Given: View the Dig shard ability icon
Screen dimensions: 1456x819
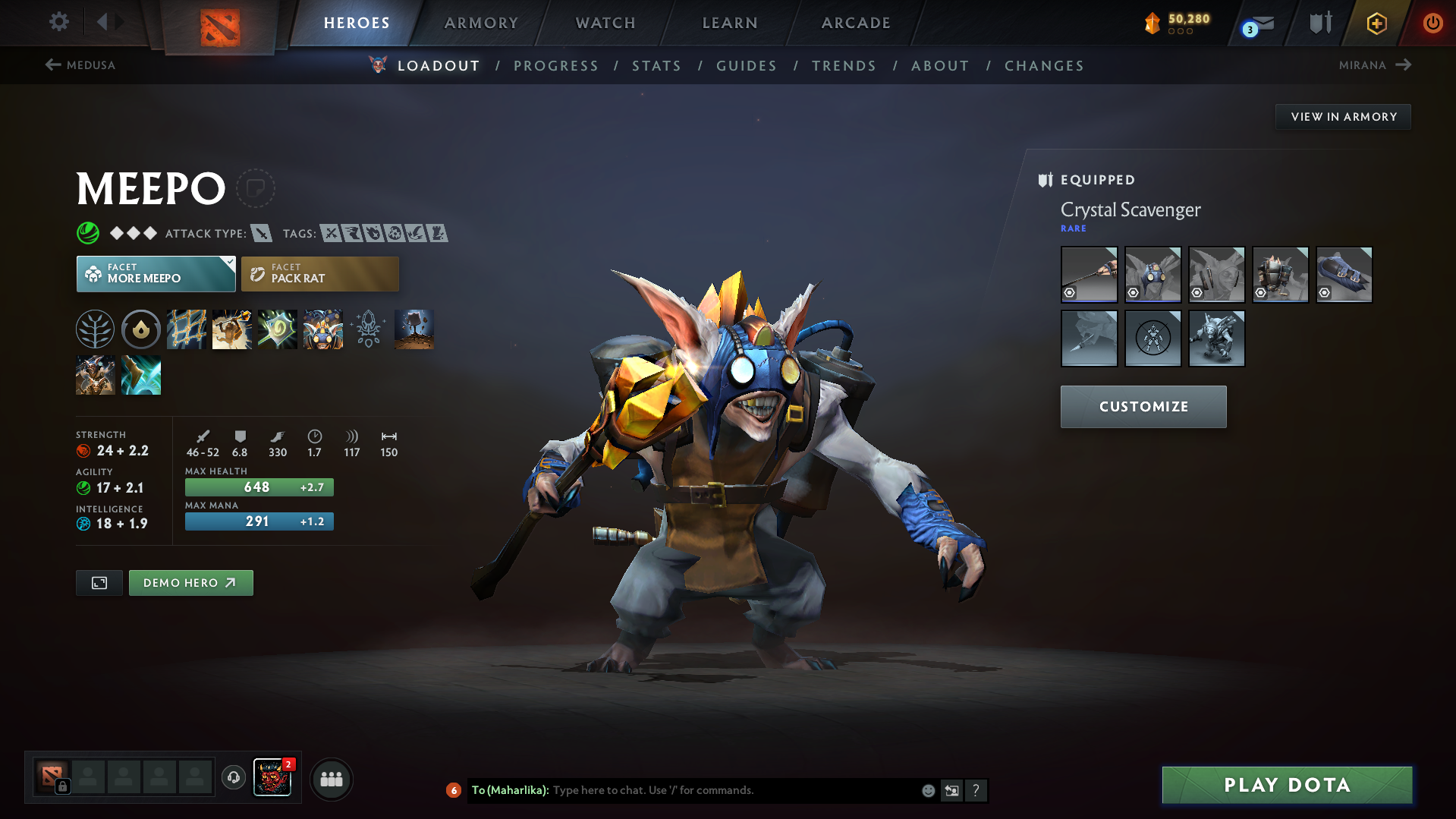Looking at the screenshot, I should coord(414,329).
